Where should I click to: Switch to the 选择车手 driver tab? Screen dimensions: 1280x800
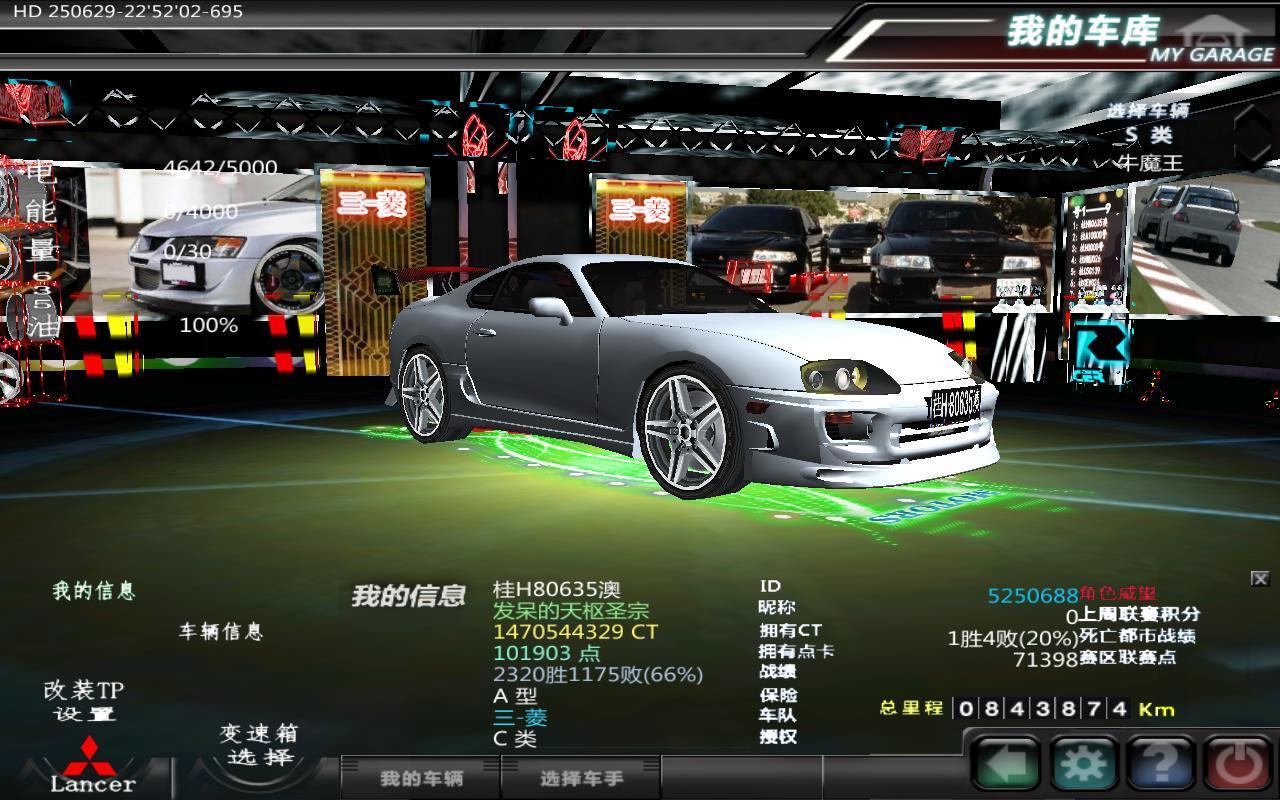tap(581, 778)
